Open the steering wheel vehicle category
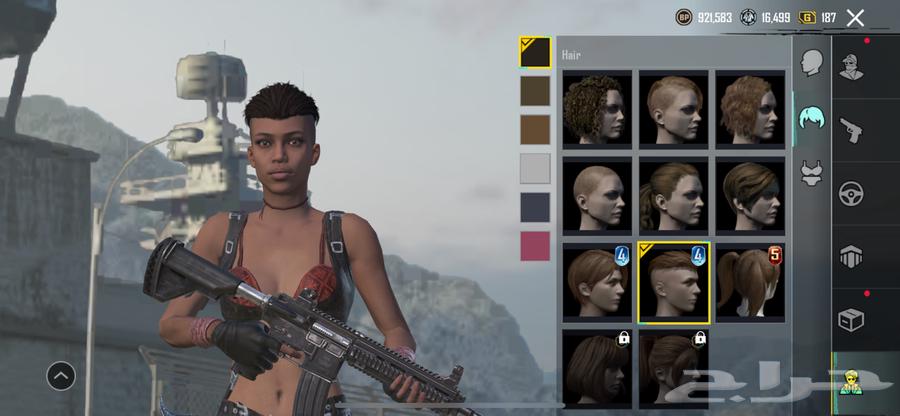This screenshot has width=900, height=416. tap(851, 192)
